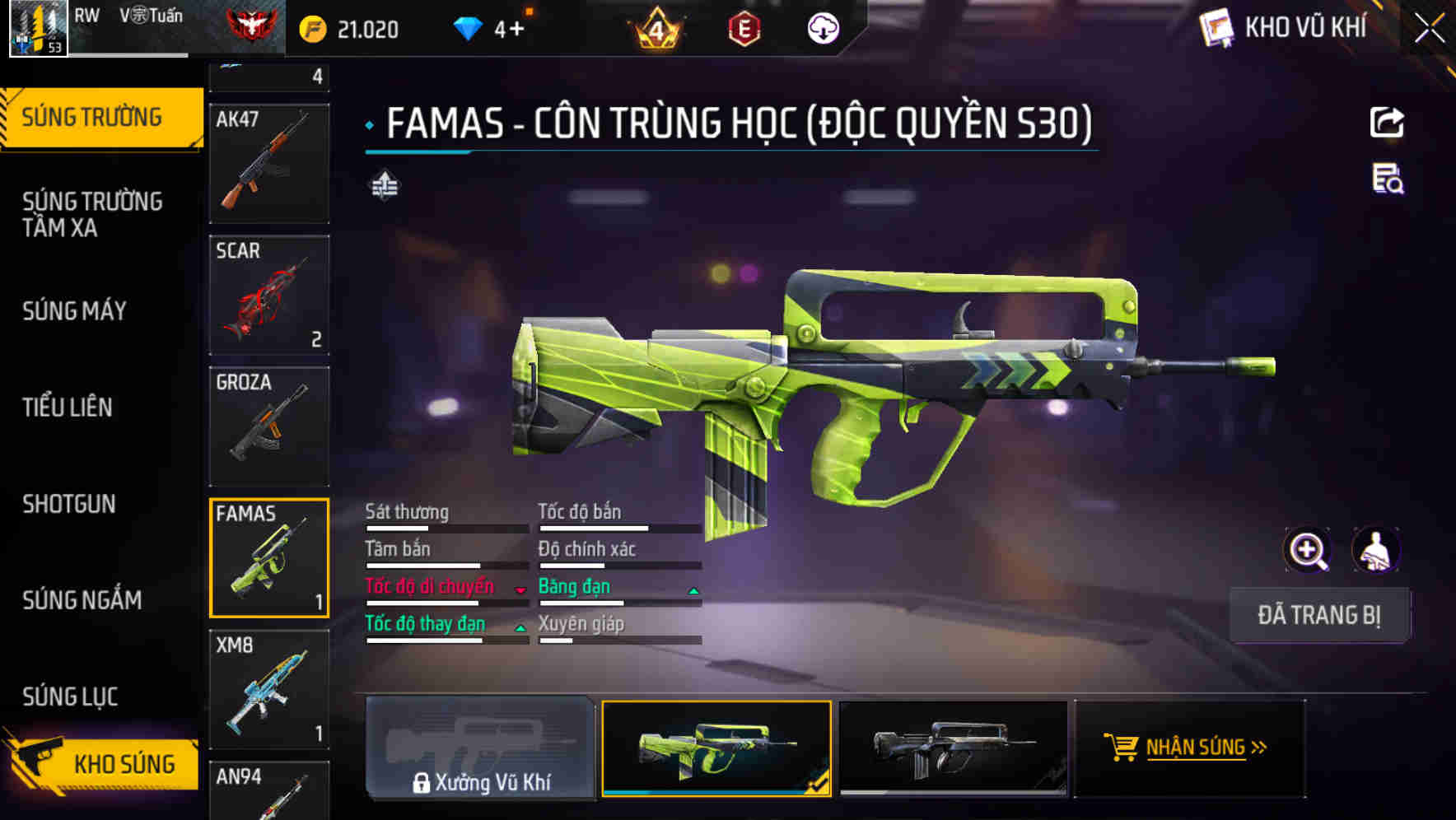Pick the XM8 weapon tile
This screenshot has height=820, width=1456.
point(269,689)
